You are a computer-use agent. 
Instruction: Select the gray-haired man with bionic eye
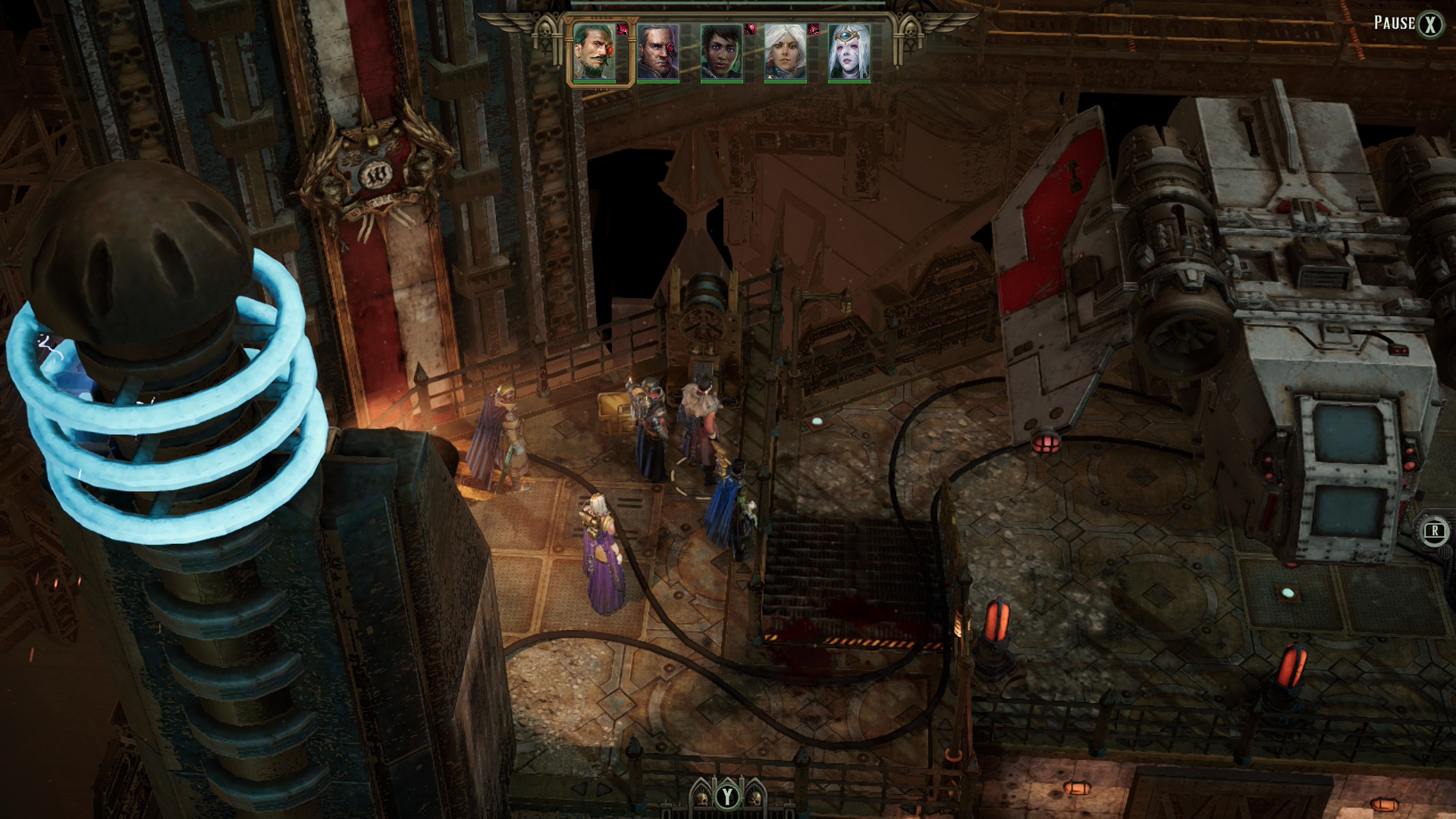(657, 52)
